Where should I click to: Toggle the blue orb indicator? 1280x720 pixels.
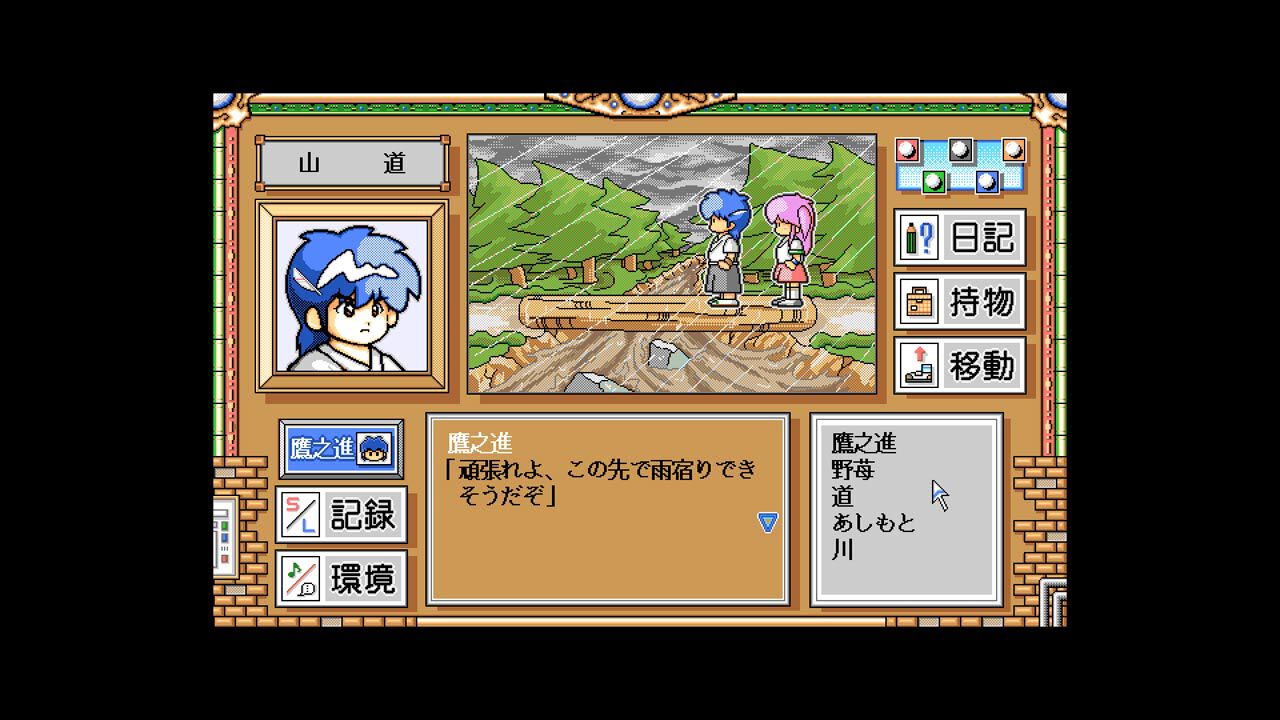(987, 181)
